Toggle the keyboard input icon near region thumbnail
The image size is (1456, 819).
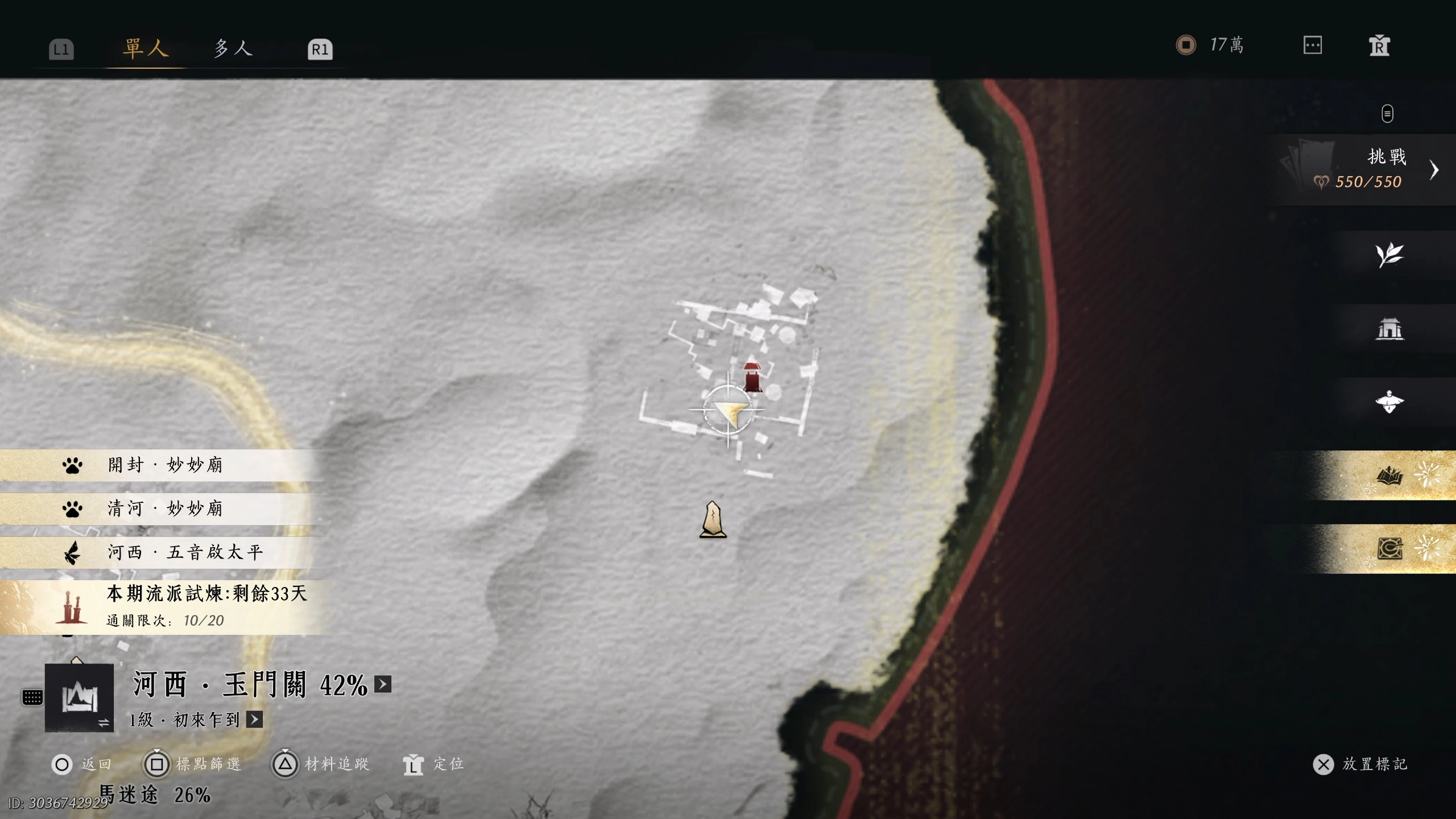tap(33, 697)
